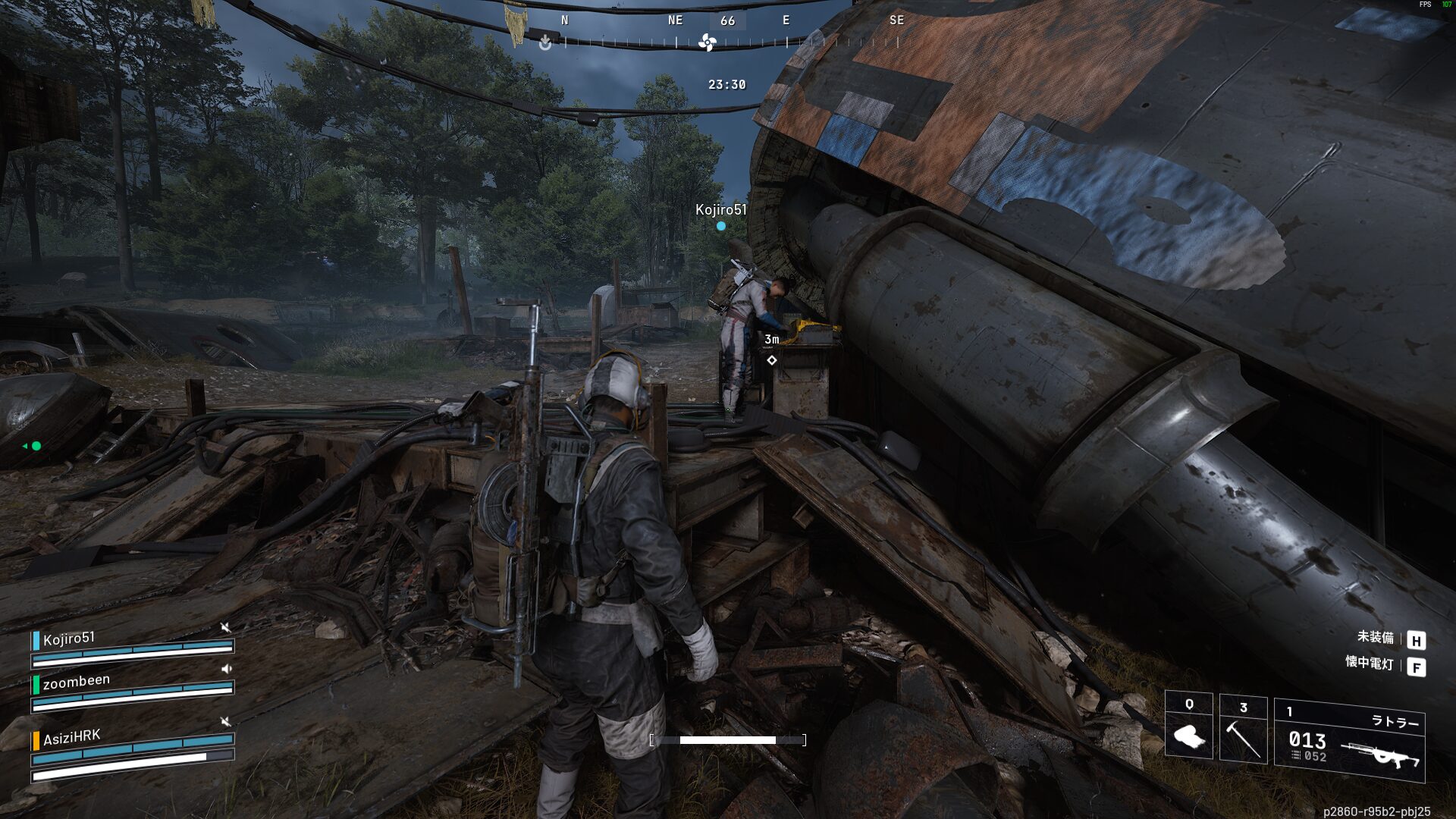Toggle the muted speaker icon beside Kojiro51

click(x=225, y=627)
